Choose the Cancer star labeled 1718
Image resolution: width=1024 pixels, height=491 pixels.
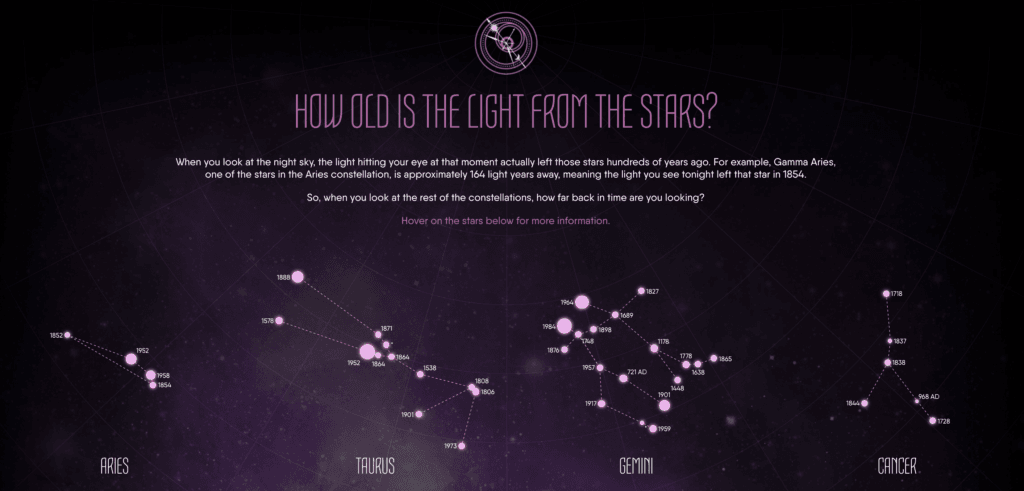(x=886, y=294)
